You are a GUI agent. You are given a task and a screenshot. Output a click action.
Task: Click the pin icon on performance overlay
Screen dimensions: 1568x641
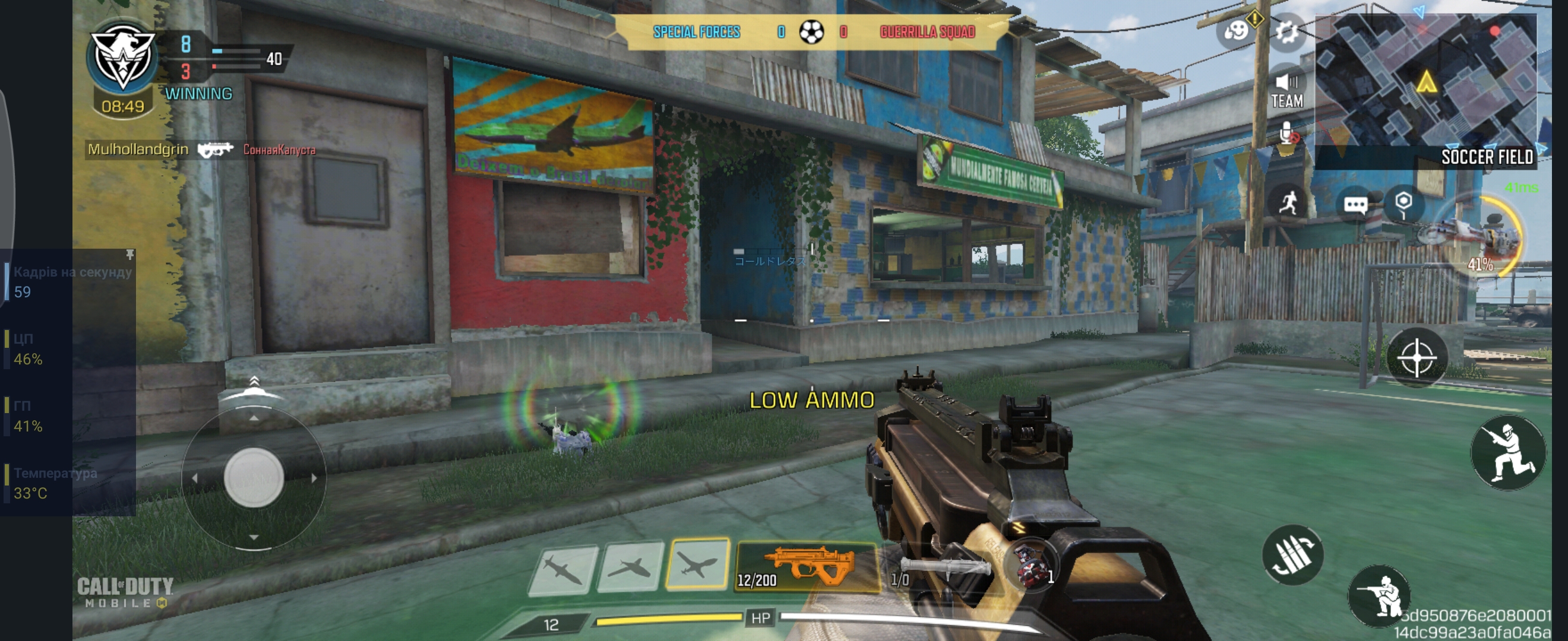pyautogui.click(x=129, y=254)
